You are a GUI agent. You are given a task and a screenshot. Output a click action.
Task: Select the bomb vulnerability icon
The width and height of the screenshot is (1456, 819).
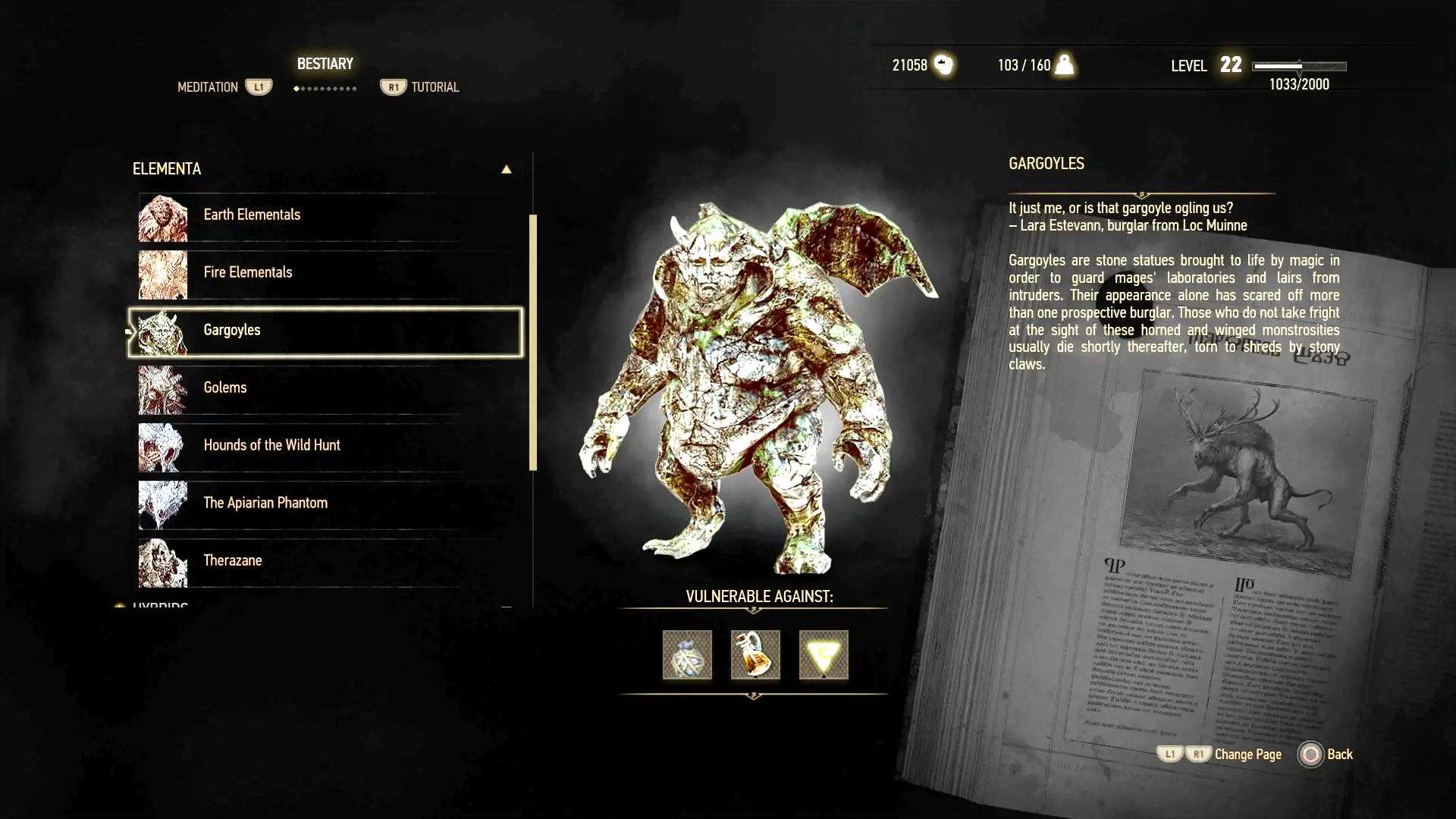687,655
